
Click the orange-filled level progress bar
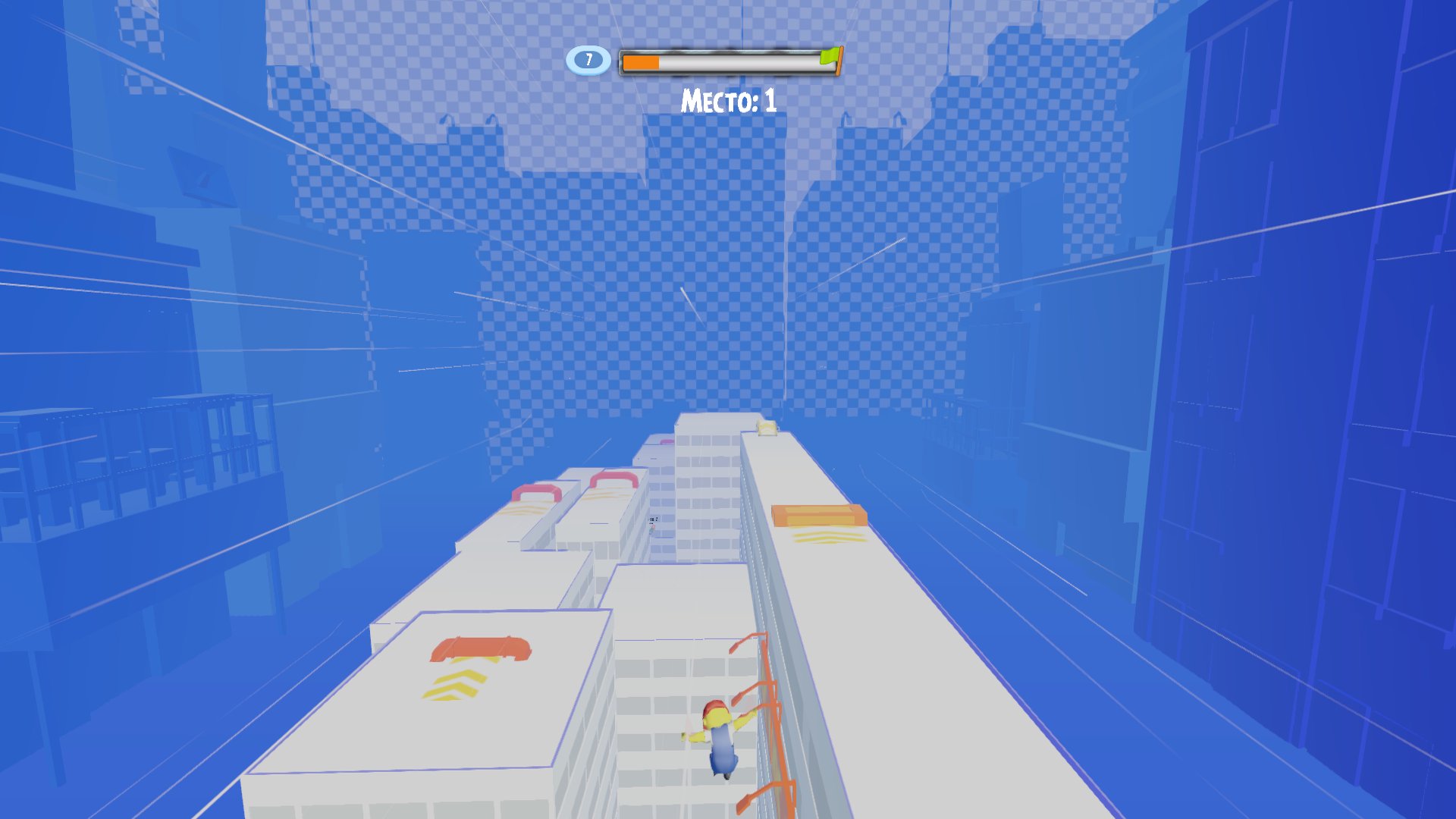click(642, 62)
